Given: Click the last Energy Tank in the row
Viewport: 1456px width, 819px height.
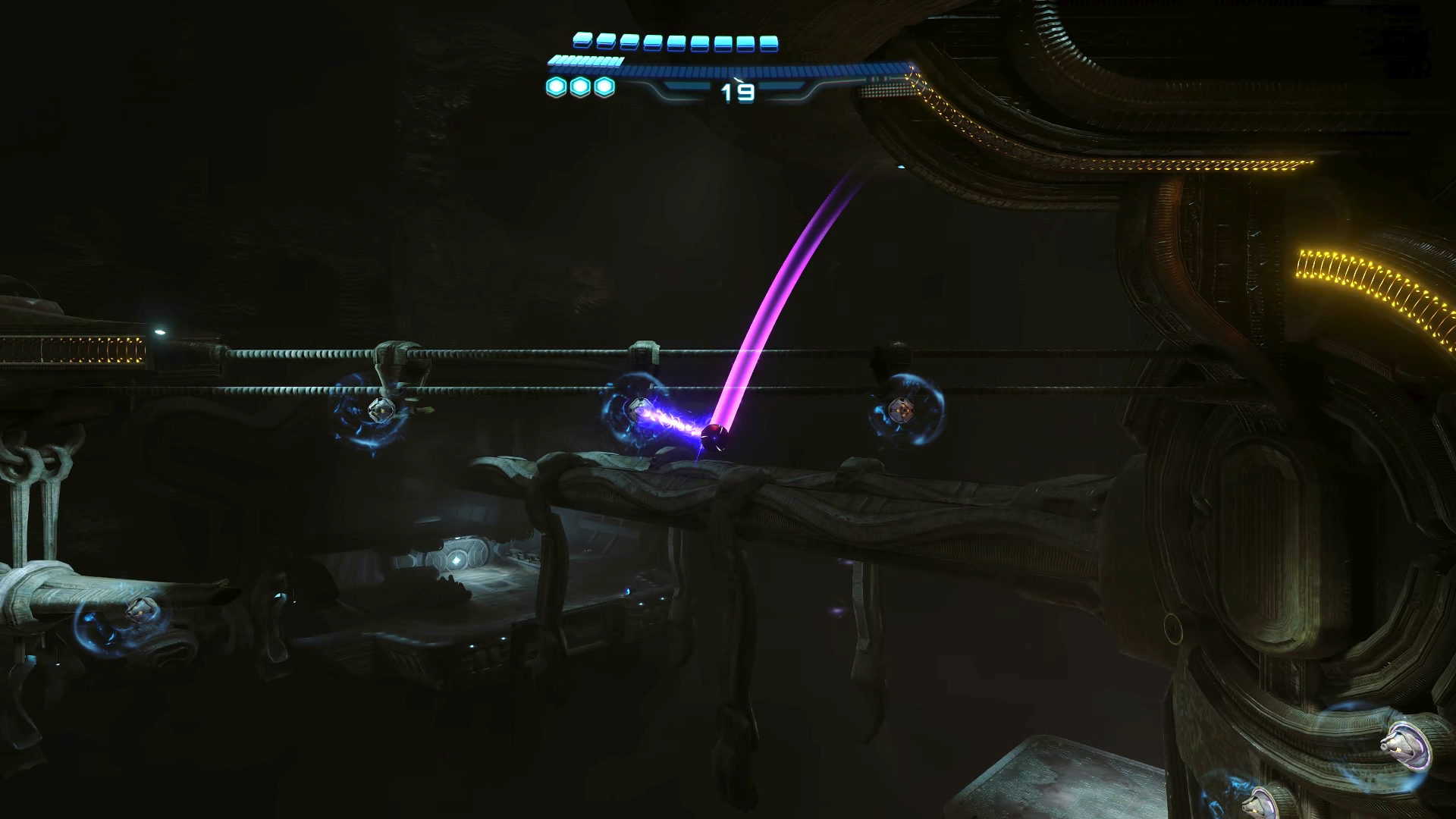Looking at the screenshot, I should [770, 43].
